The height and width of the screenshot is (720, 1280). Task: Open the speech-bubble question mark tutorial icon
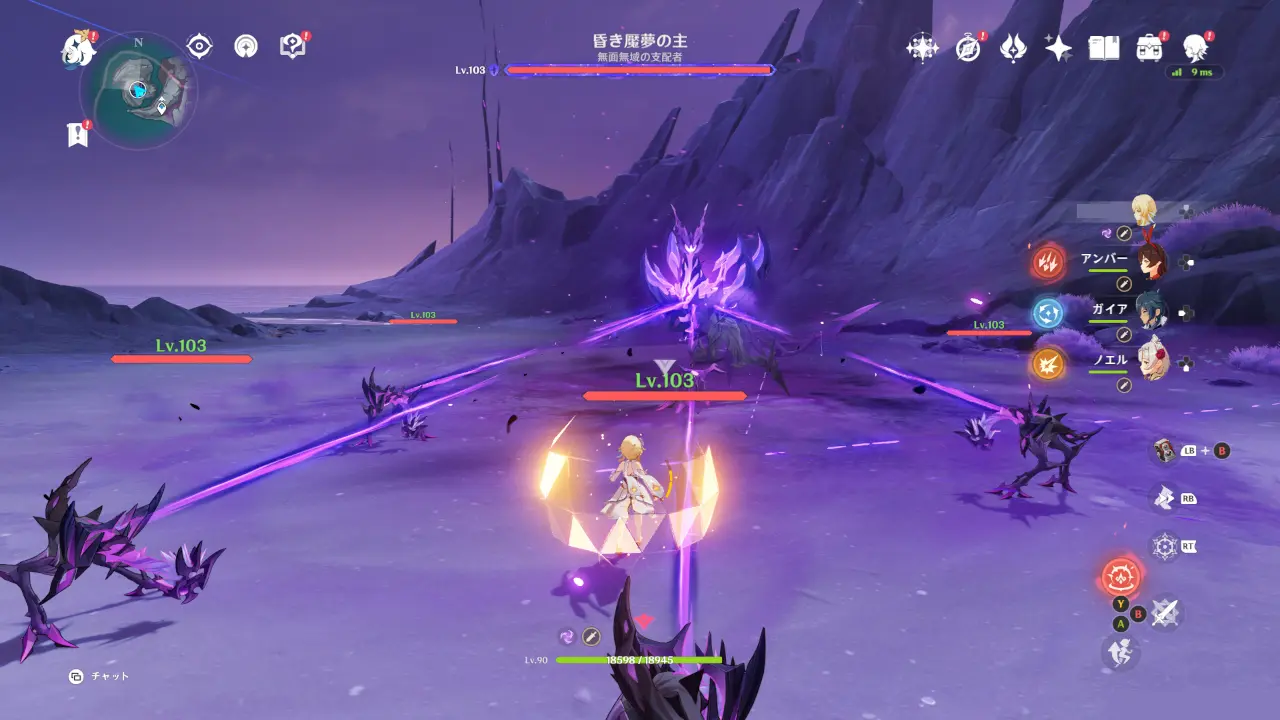(292, 46)
